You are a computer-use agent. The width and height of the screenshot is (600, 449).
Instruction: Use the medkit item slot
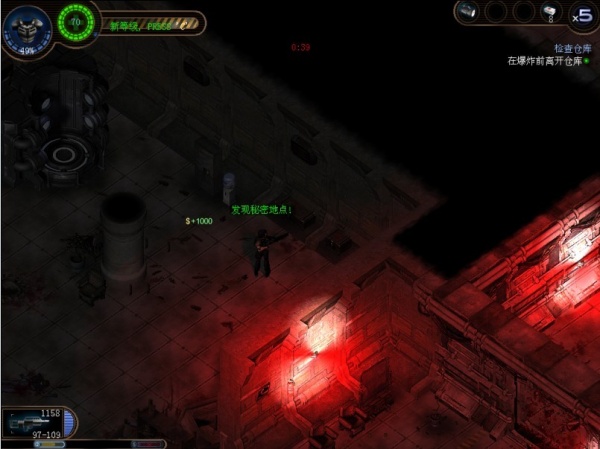point(549,12)
